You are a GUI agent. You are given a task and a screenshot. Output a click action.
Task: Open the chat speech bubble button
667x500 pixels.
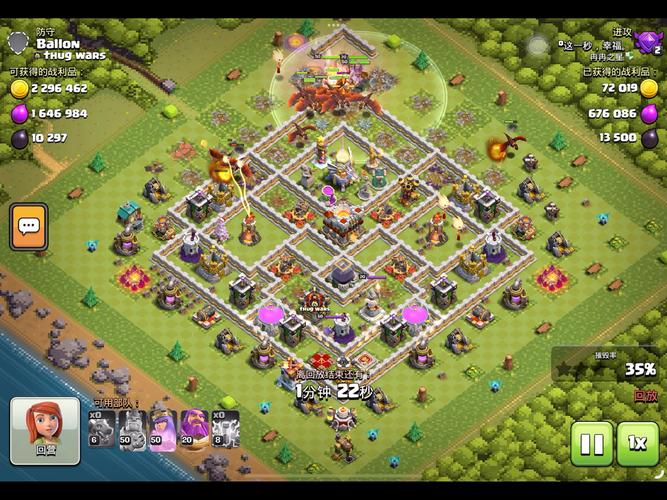29,227
